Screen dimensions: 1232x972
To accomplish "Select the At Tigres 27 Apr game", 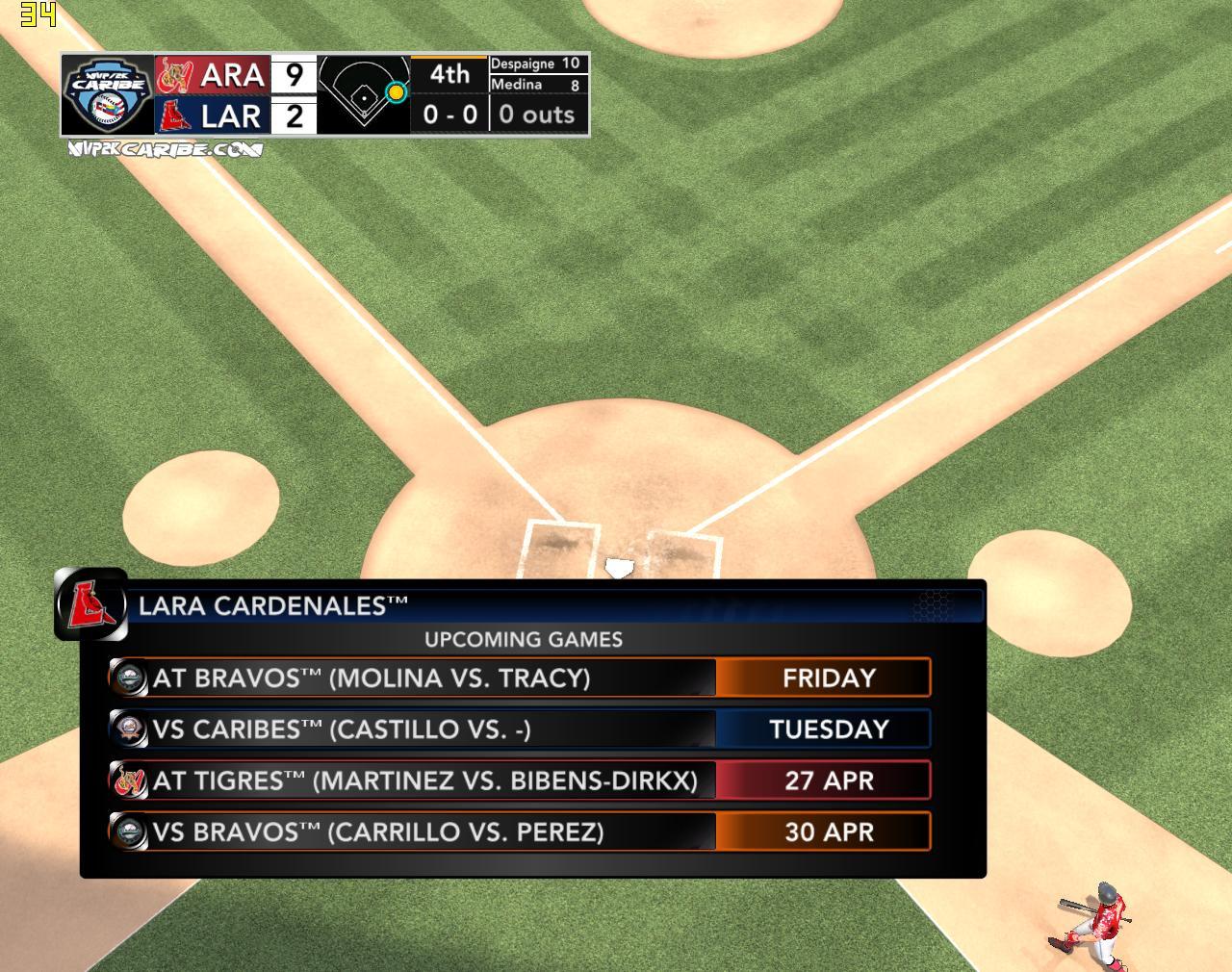I will pos(520,780).
